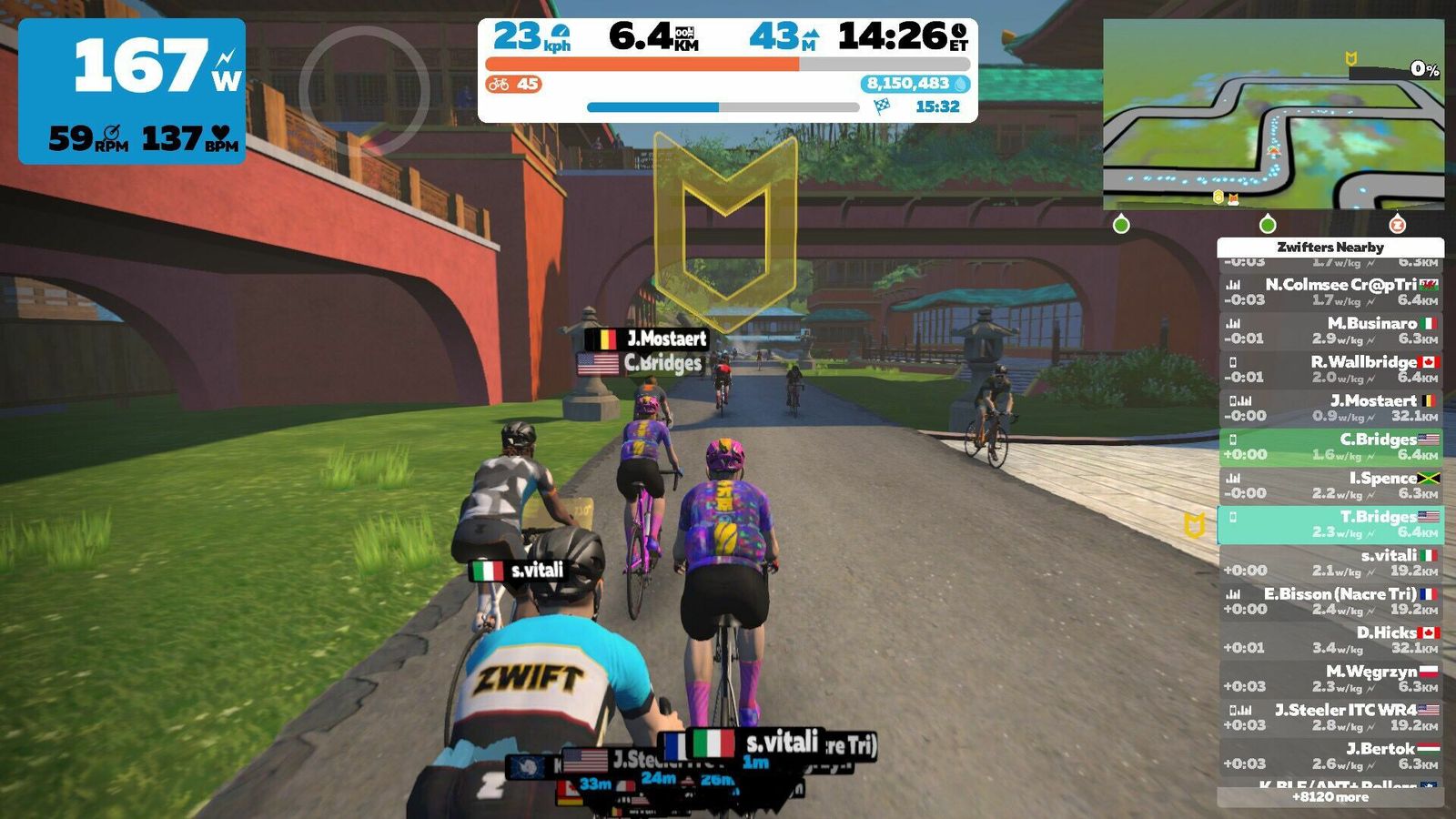Select the T.Bridges rider row
The width and height of the screenshot is (1456, 819).
pyautogui.click(x=1330, y=524)
